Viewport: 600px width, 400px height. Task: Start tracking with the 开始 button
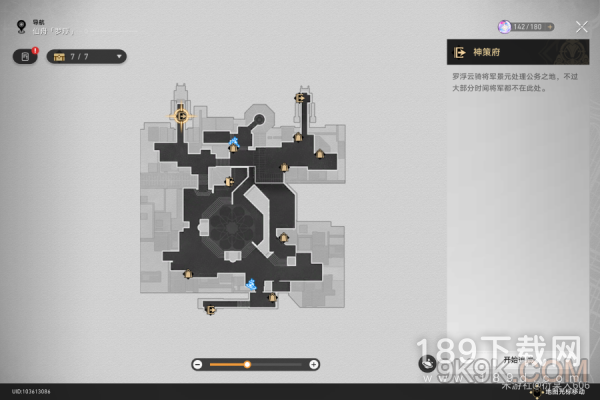(512, 357)
